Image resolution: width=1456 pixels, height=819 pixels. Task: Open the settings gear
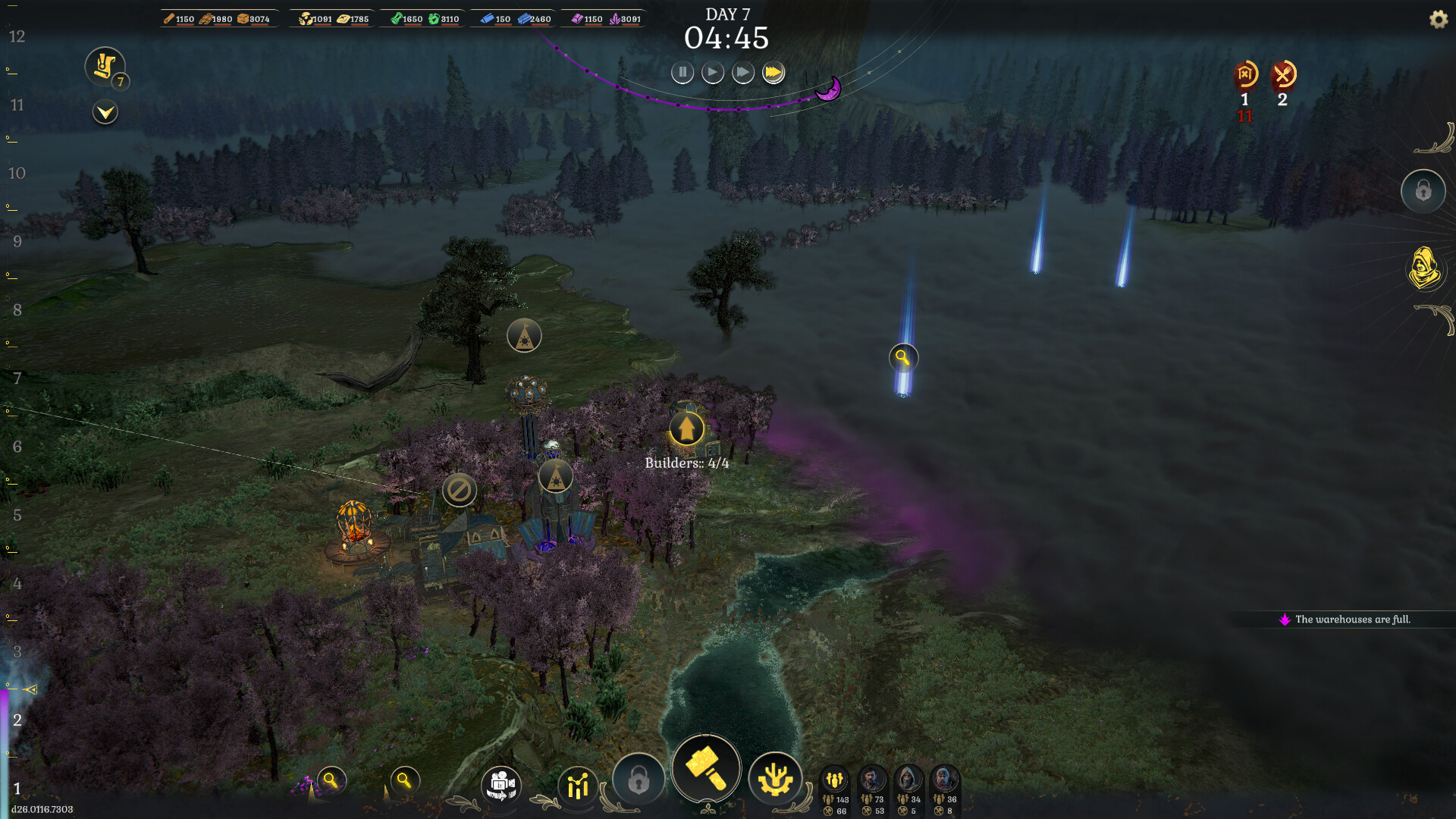pyautogui.click(x=1438, y=20)
